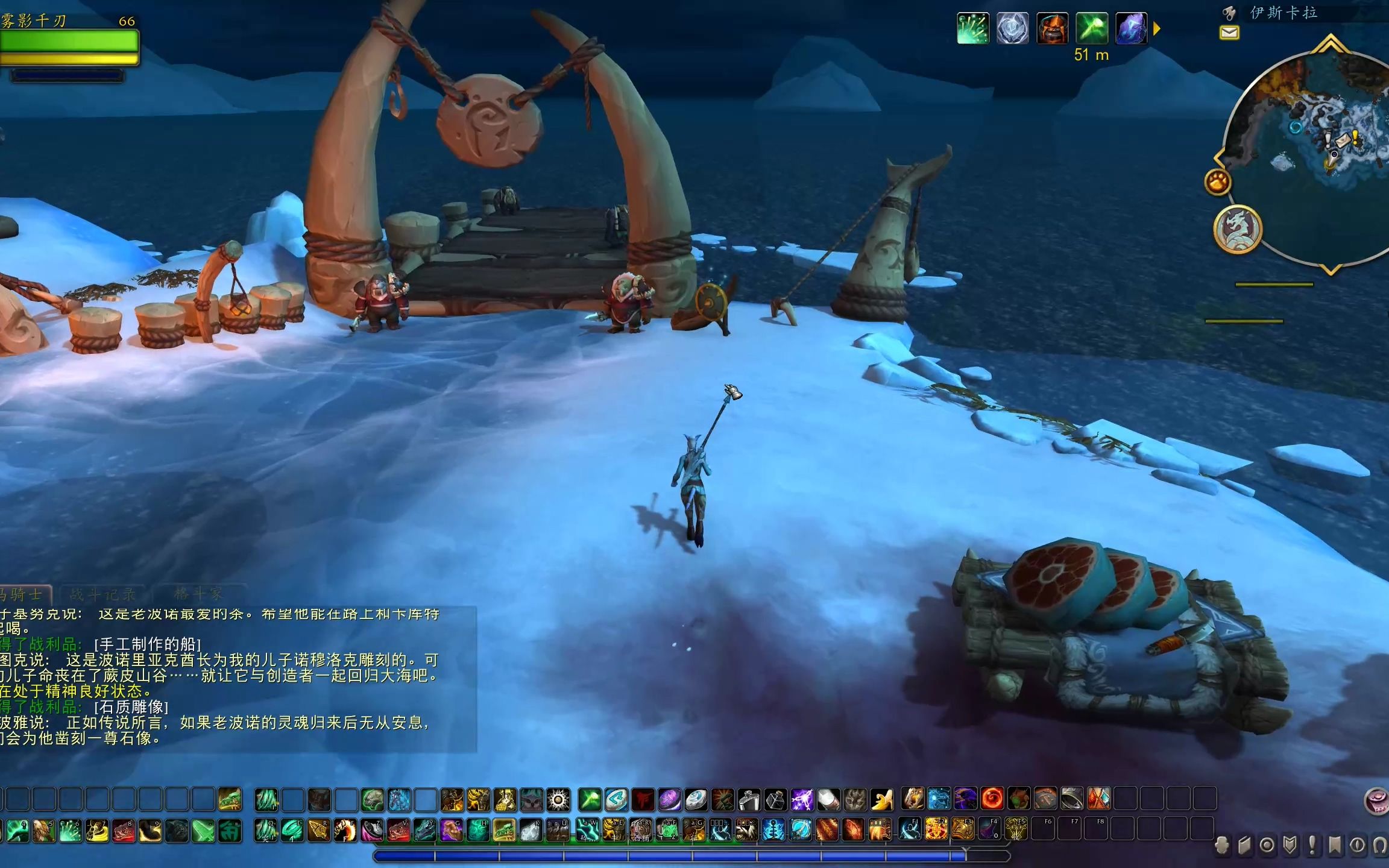The height and width of the screenshot is (868, 1389).
Task: Activate the white spiked sun ability
Action: (x=558, y=800)
